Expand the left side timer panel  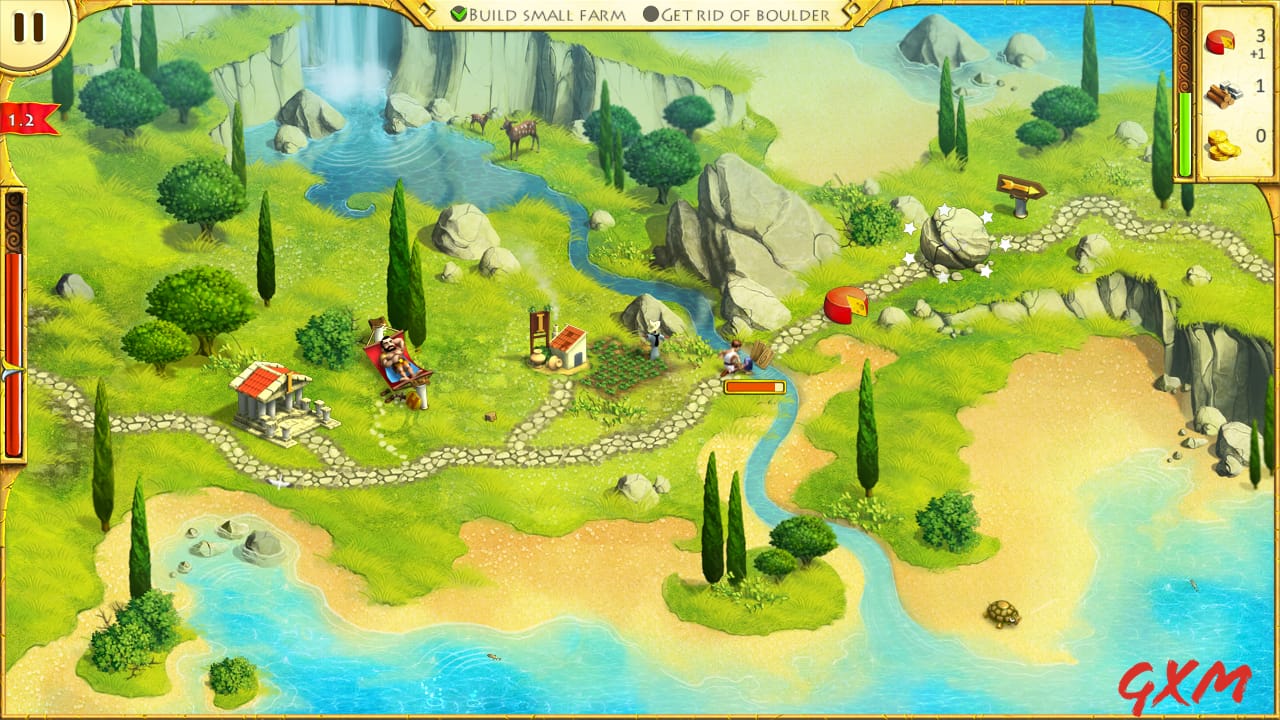14,330
